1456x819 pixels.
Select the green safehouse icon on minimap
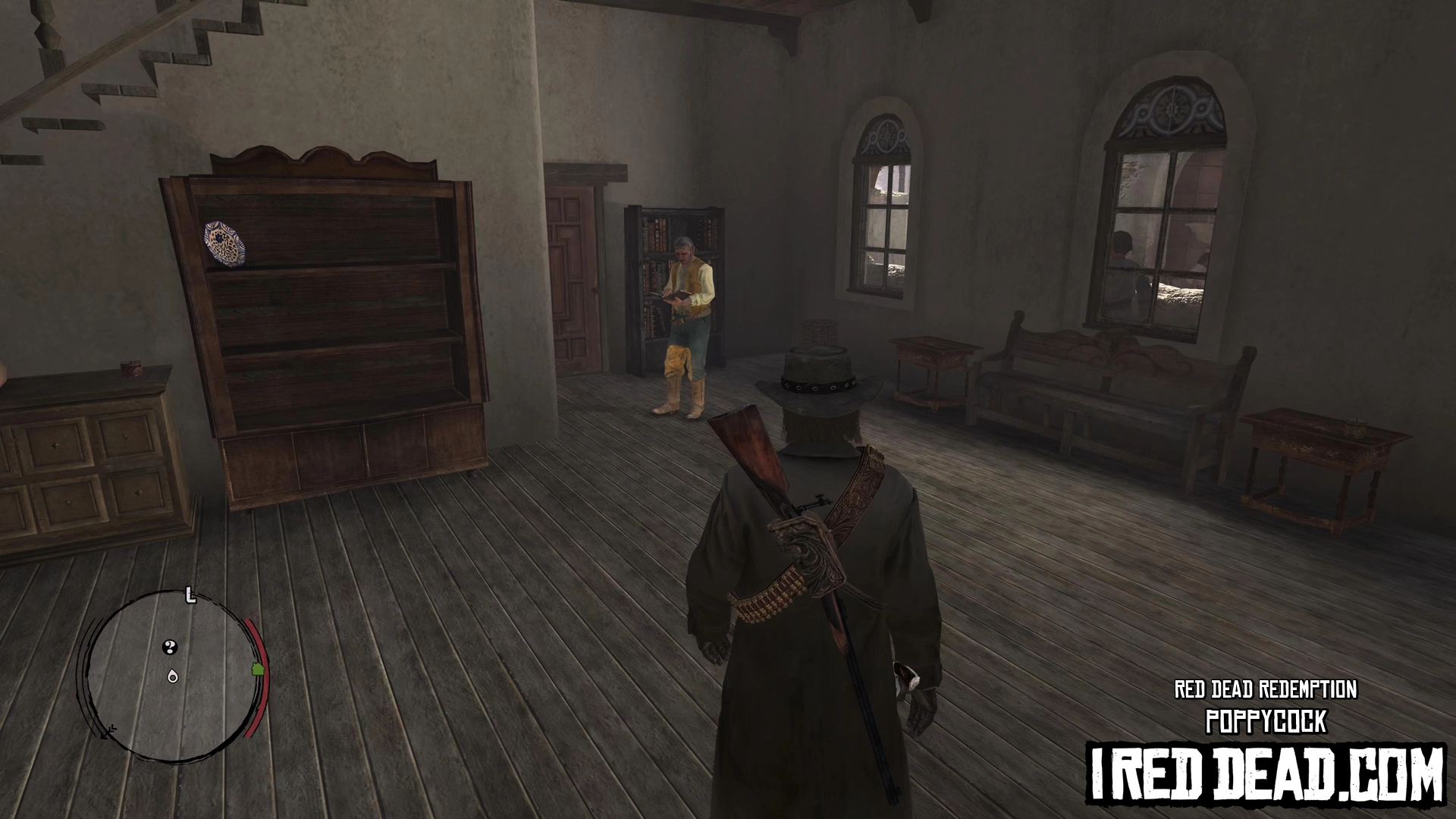click(x=257, y=669)
